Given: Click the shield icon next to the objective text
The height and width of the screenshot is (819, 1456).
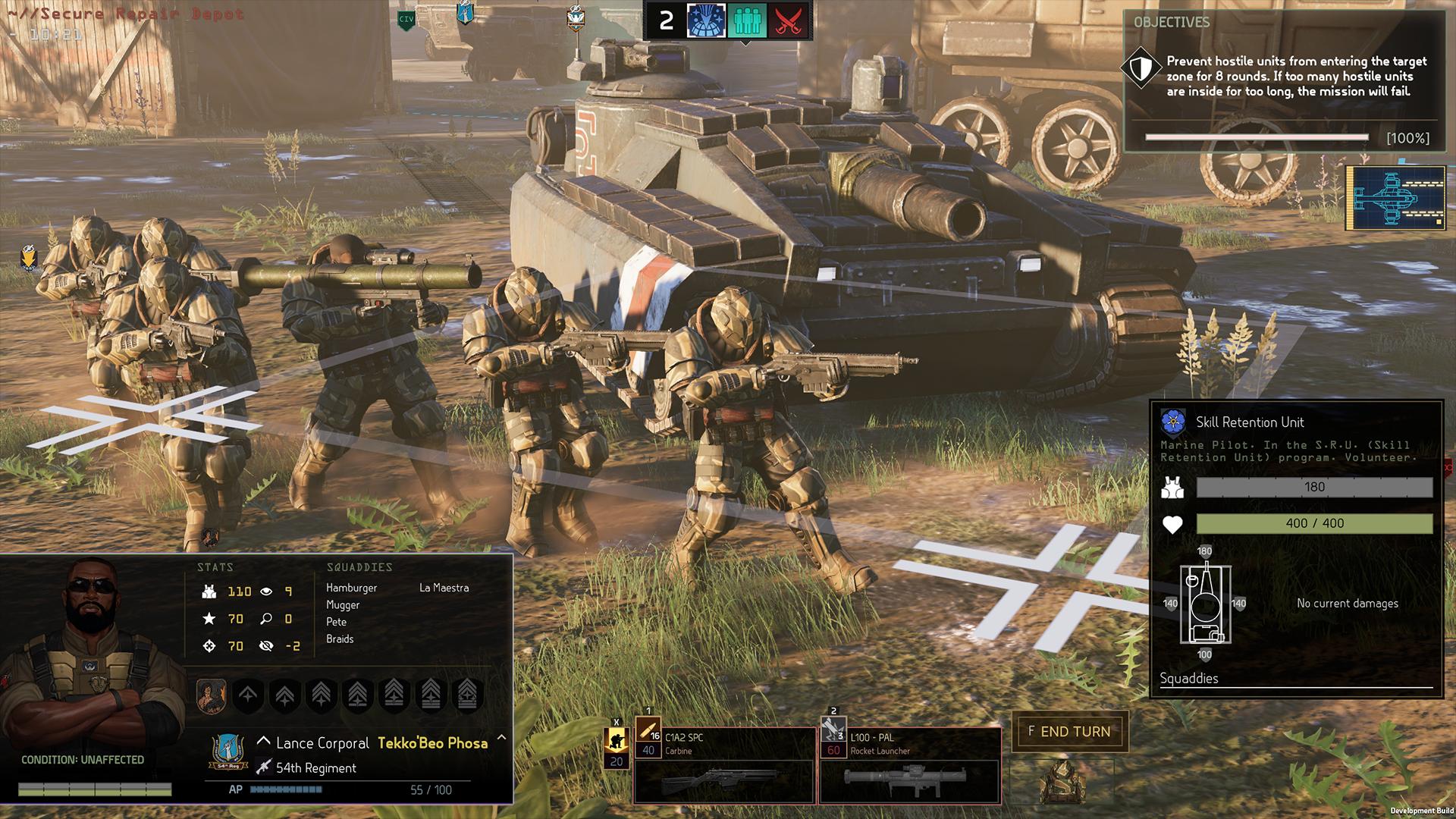Looking at the screenshot, I should pyautogui.click(x=1141, y=67).
